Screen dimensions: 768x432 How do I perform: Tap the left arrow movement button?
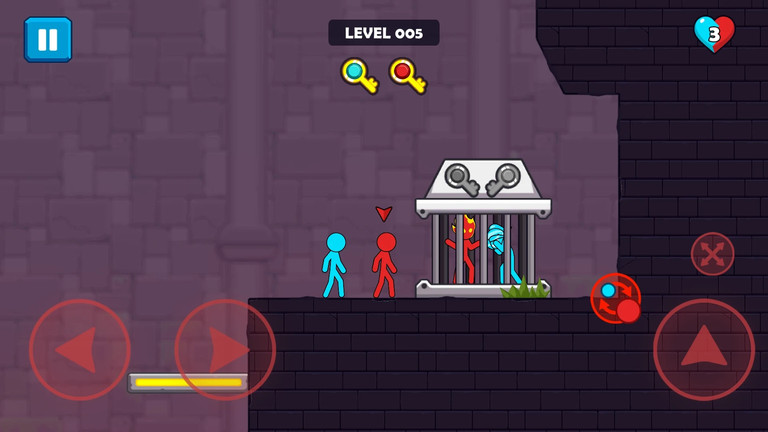click(79, 350)
